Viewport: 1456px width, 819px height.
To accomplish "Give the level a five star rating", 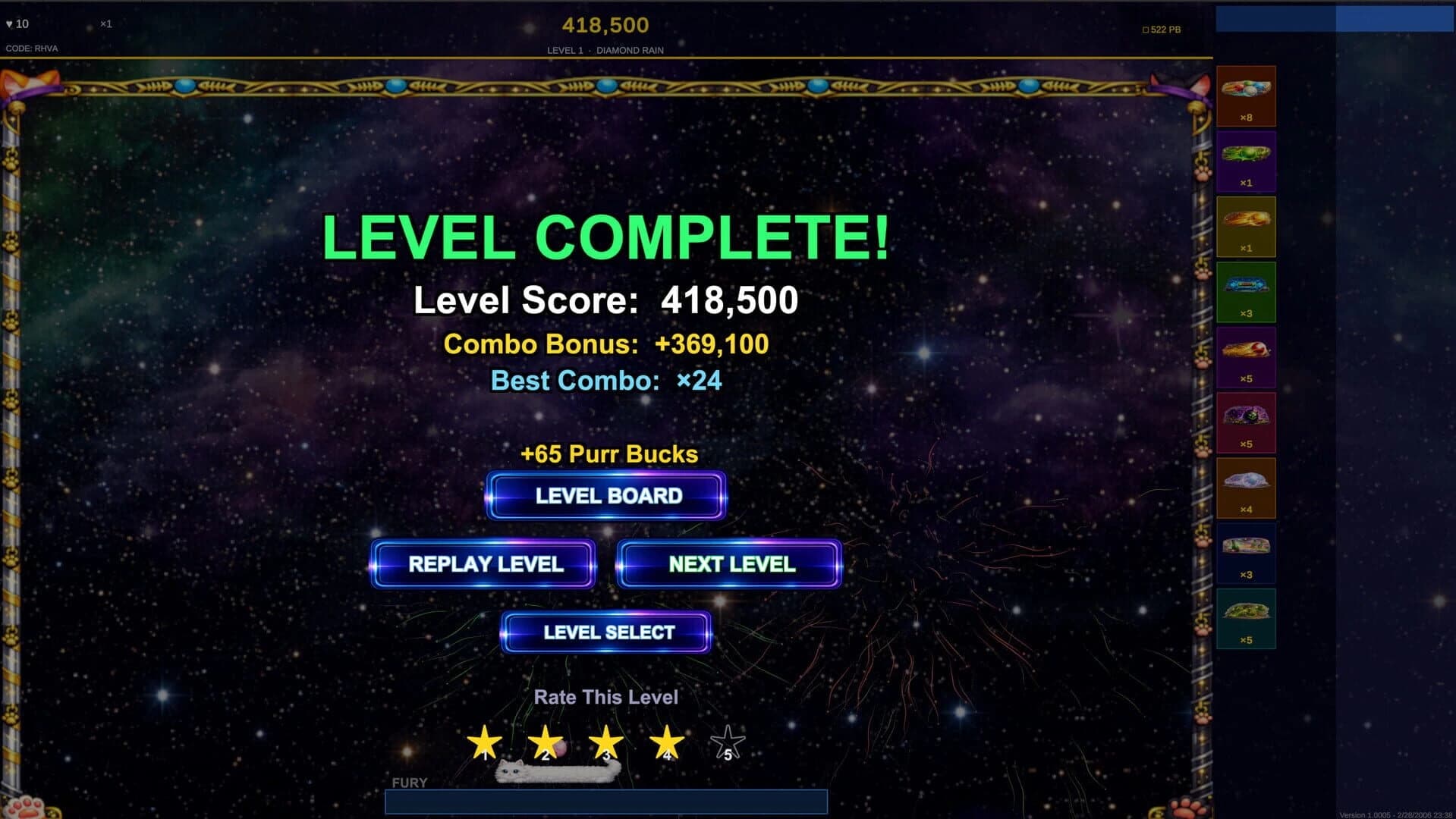I will tap(727, 739).
